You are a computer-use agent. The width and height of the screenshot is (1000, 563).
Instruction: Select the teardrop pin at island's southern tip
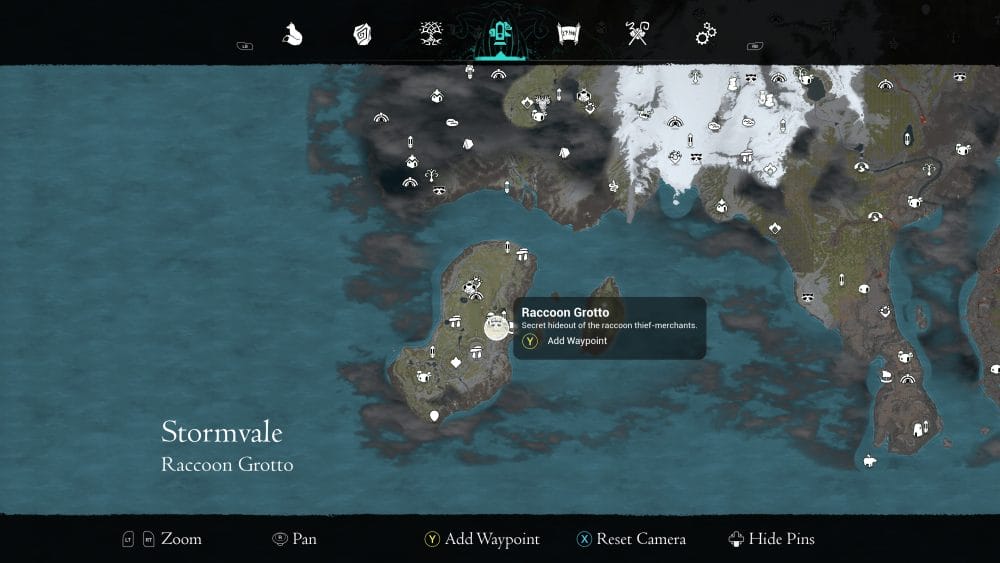click(434, 415)
